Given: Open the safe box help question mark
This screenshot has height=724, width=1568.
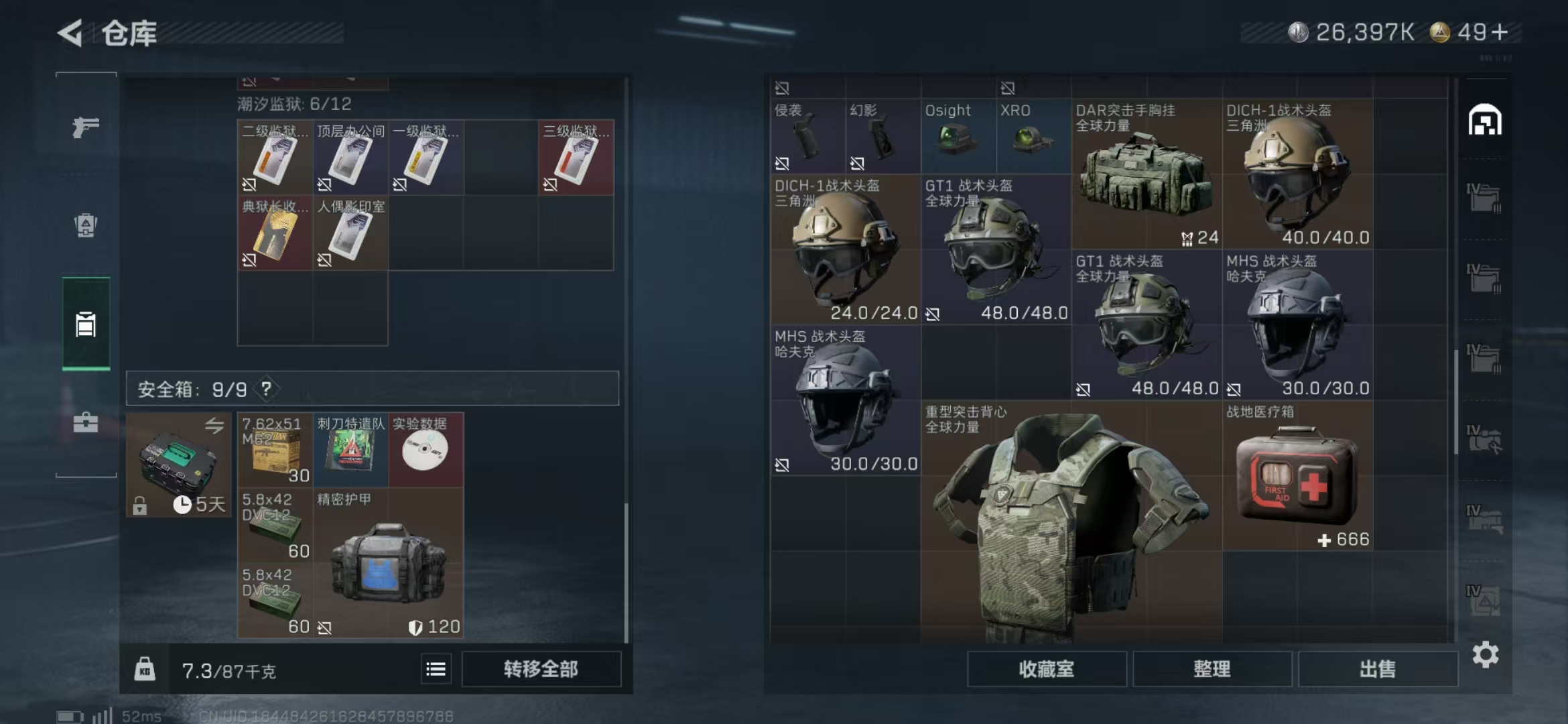Looking at the screenshot, I should point(267,388).
